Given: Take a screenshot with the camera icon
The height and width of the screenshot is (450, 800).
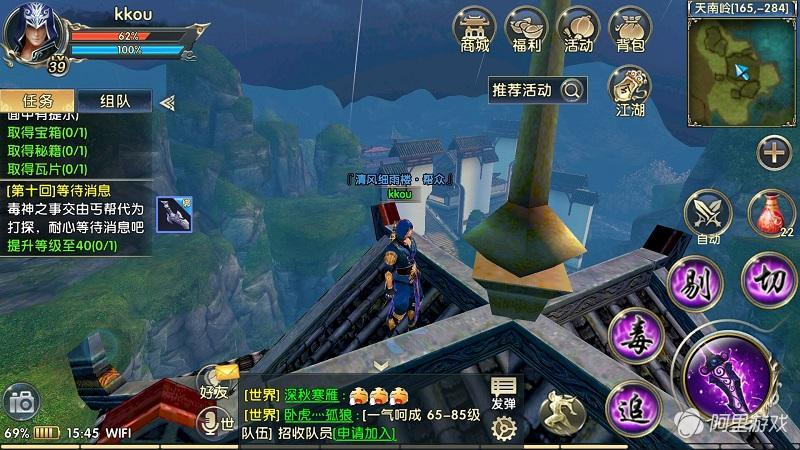Looking at the screenshot, I should pos(20,402).
